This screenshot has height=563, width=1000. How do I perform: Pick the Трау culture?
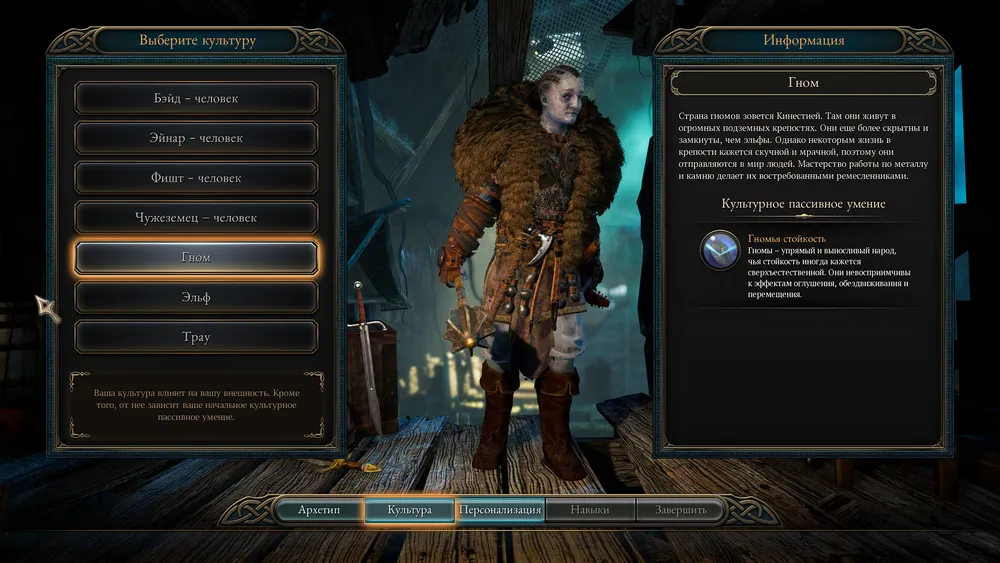pos(196,337)
